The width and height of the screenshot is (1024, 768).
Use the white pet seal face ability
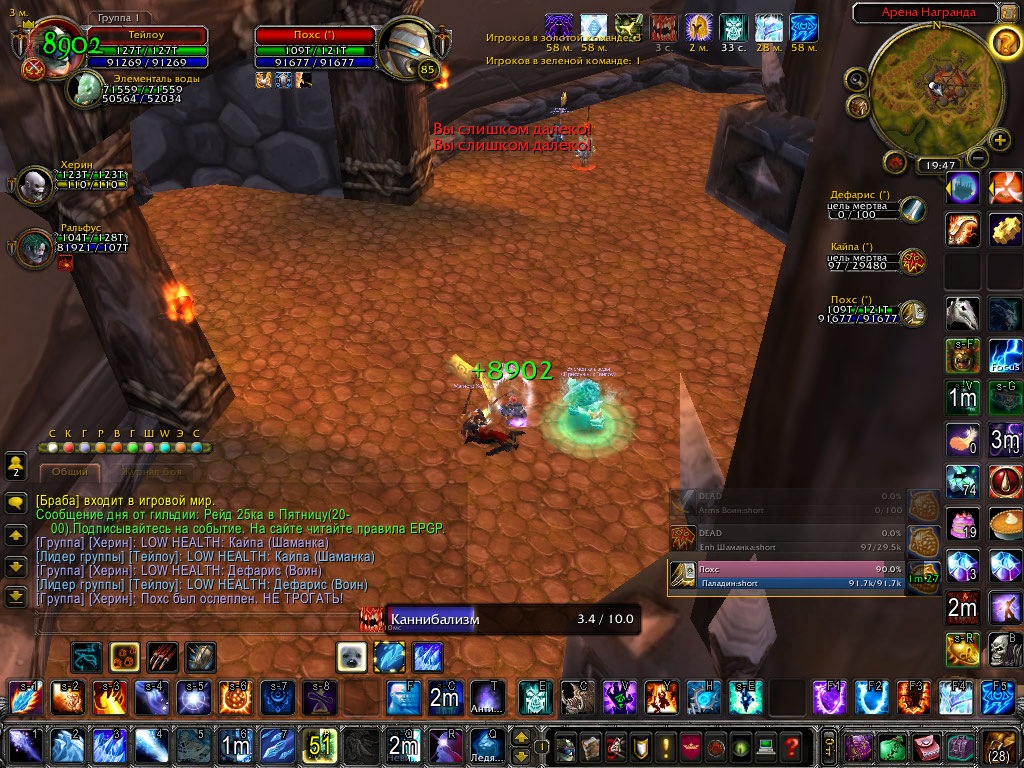[351, 656]
